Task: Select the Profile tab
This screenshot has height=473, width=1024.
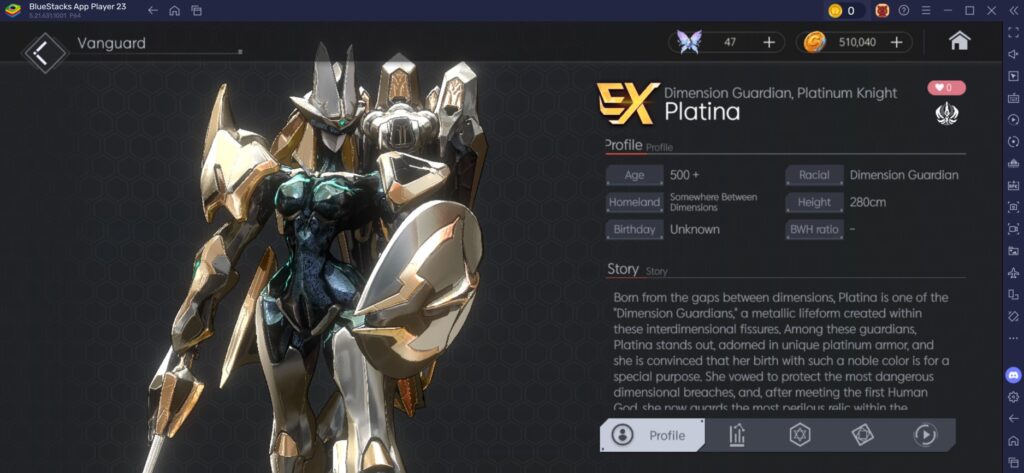Action: point(652,435)
